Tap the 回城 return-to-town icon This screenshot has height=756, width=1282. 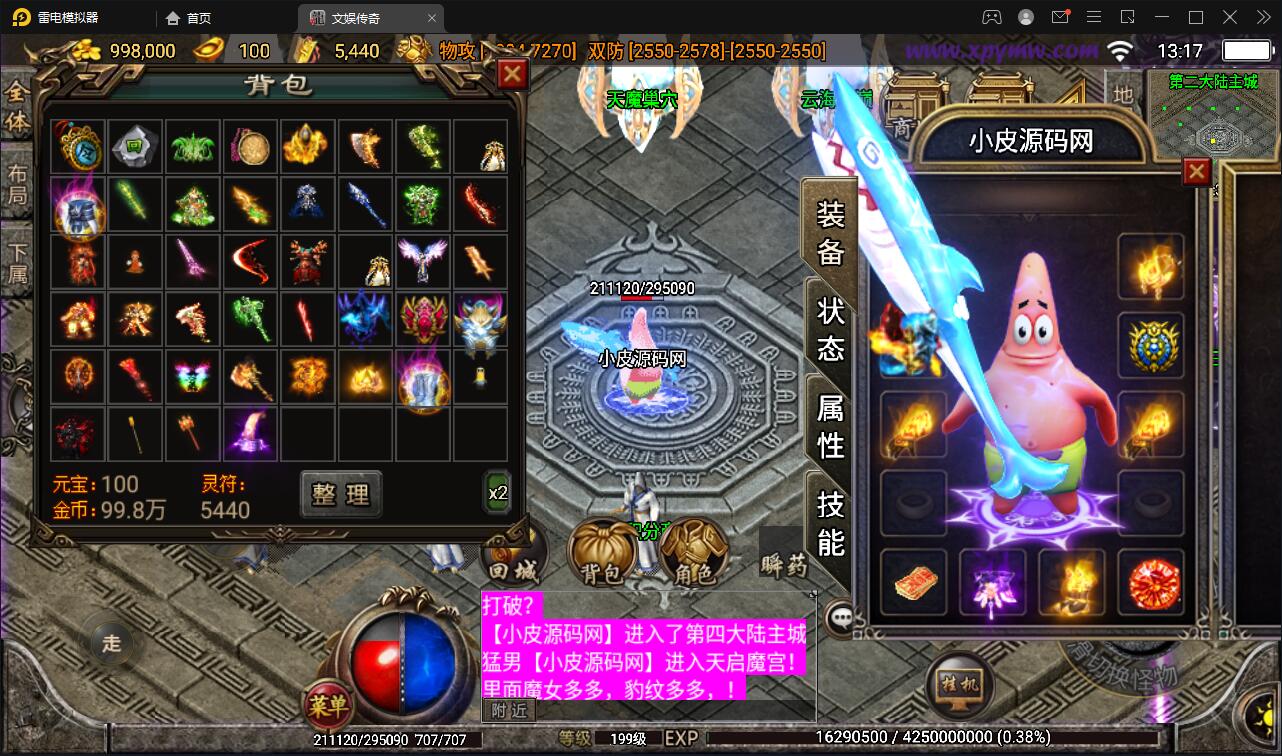click(x=513, y=553)
